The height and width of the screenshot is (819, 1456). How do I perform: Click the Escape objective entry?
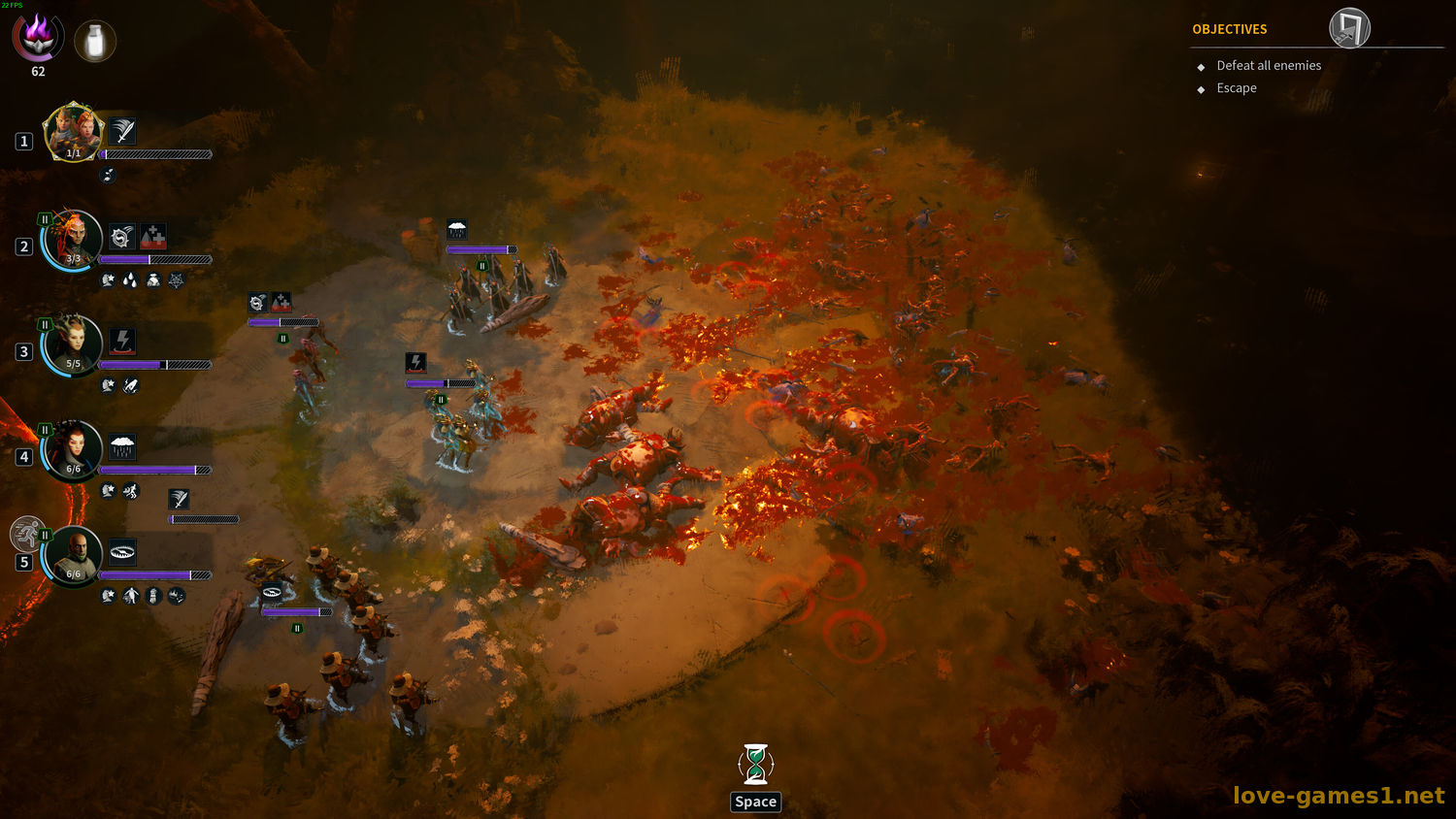pyautogui.click(x=1236, y=88)
